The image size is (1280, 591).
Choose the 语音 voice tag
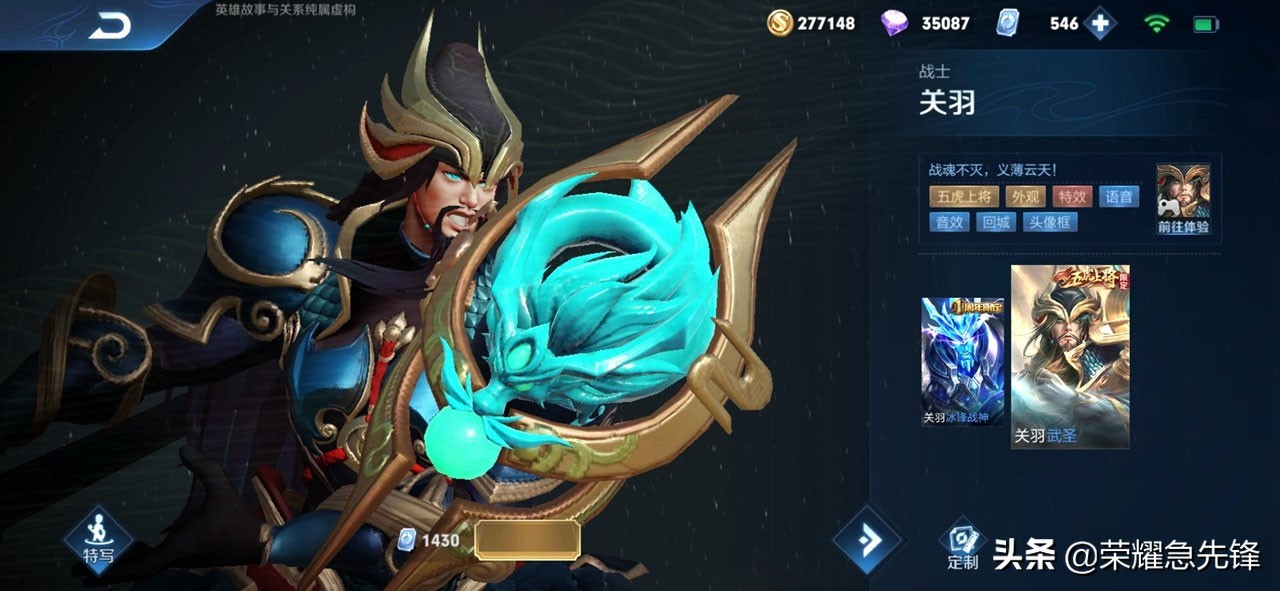pyautogui.click(x=1119, y=197)
